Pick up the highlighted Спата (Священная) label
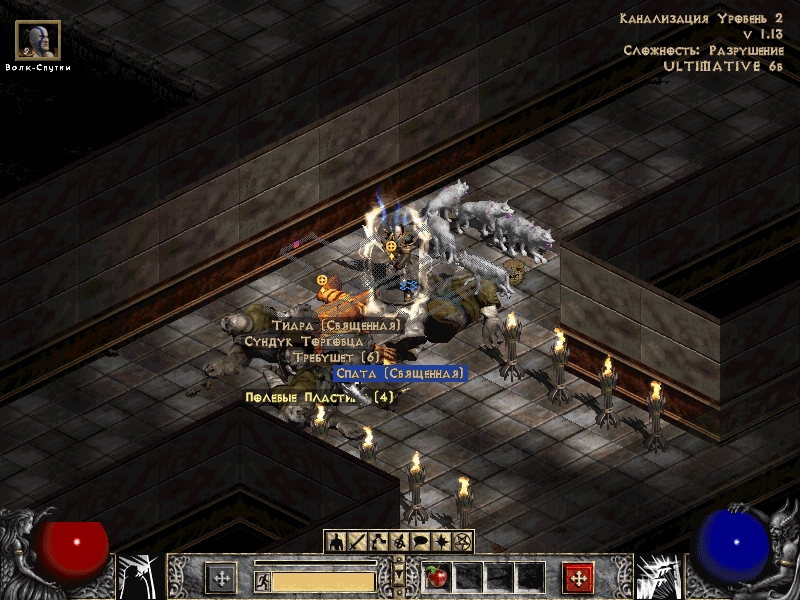 [400, 373]
